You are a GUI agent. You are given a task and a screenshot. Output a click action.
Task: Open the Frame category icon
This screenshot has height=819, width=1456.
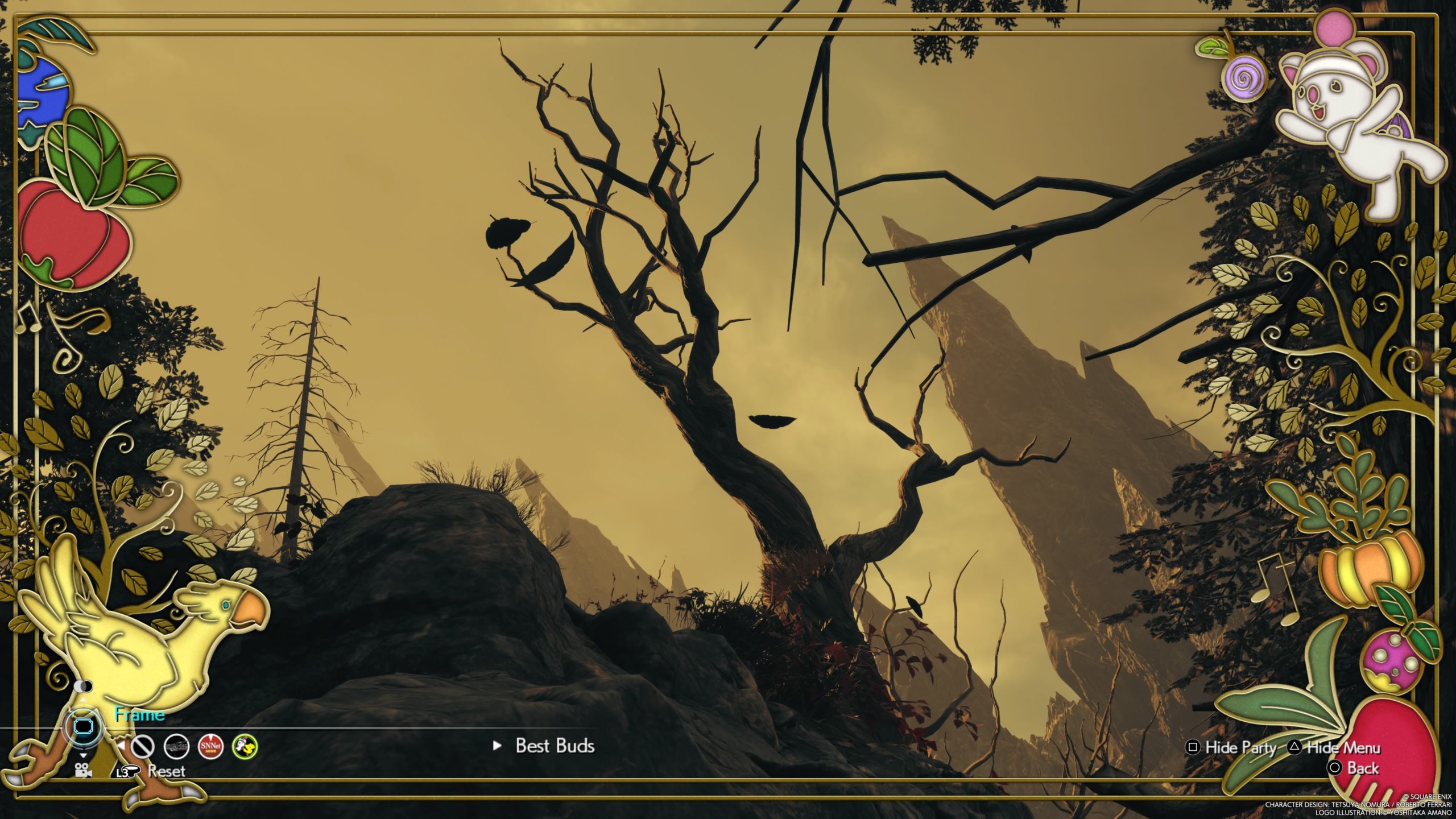(84, 726)
